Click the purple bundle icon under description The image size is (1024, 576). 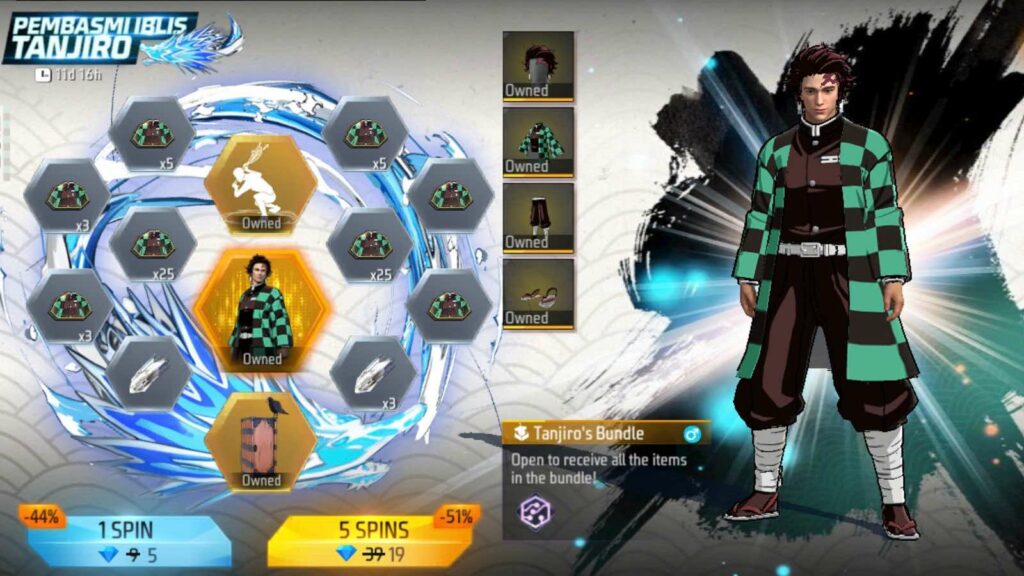[x=535, y=512]
